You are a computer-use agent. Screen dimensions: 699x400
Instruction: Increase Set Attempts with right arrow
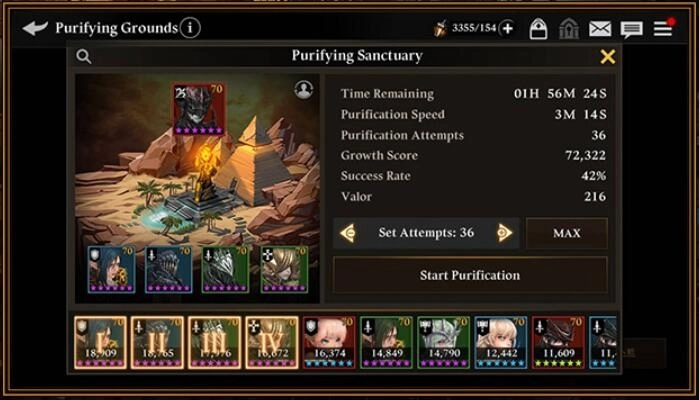click(504, 233)
